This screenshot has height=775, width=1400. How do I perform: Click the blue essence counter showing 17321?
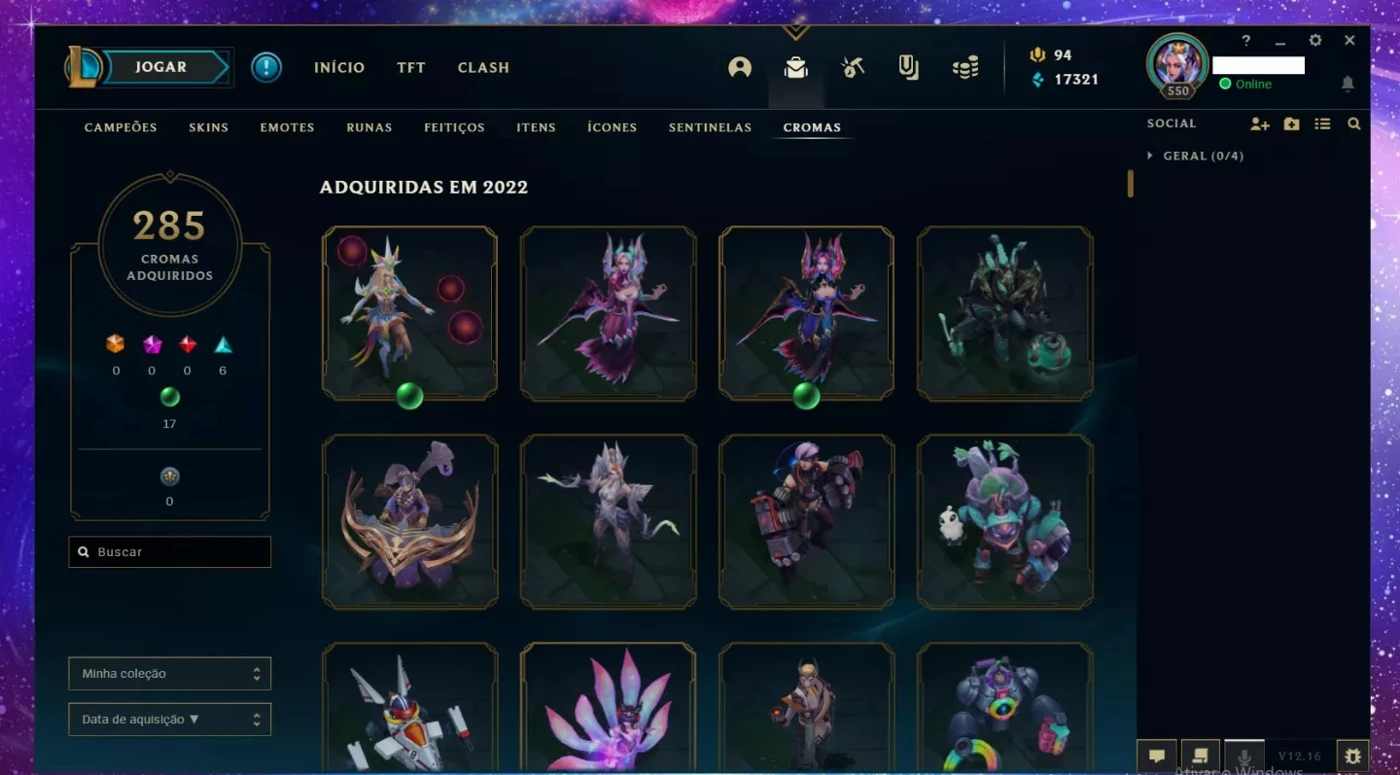point(1068,79)
